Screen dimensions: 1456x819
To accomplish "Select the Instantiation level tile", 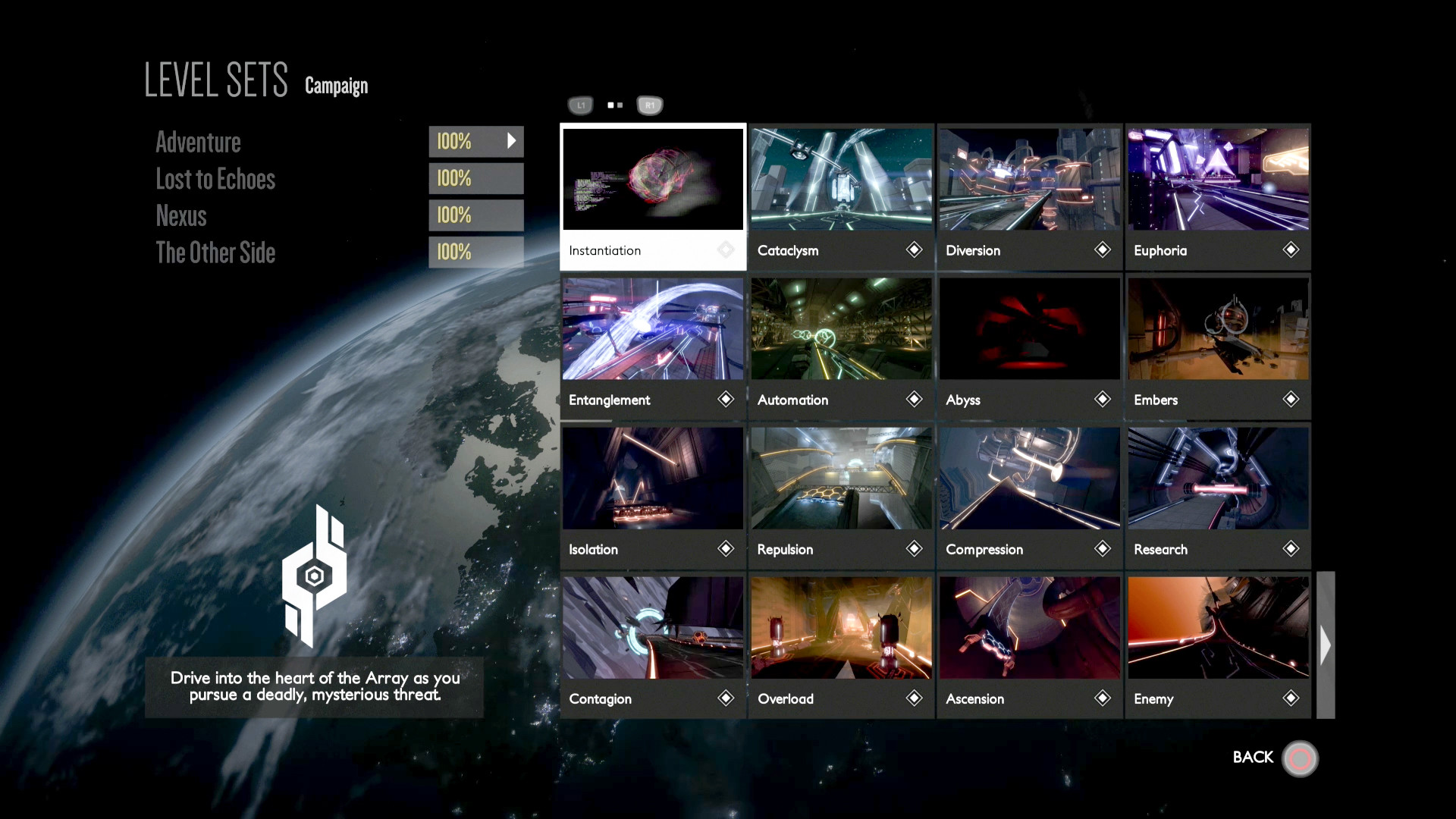I will (x=653, y=196).
